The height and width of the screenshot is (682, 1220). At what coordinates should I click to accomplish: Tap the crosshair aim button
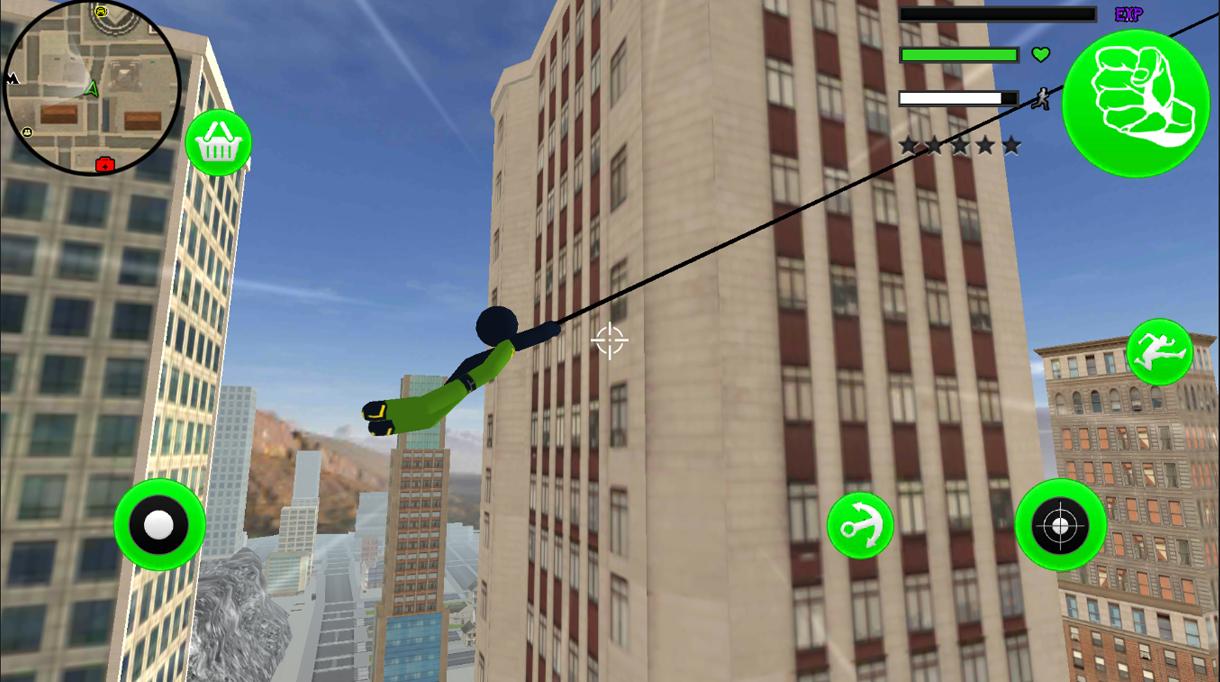1060,525
